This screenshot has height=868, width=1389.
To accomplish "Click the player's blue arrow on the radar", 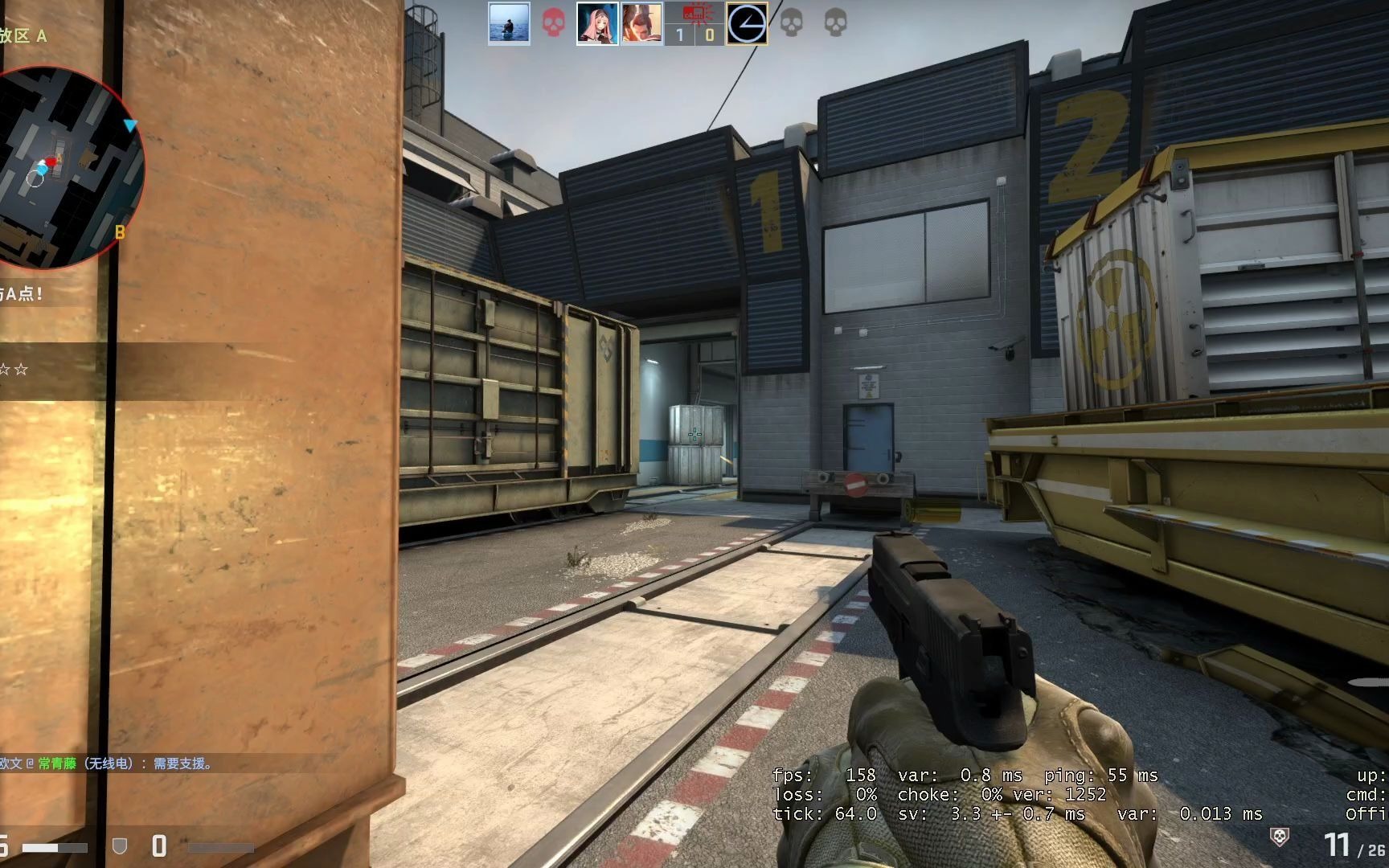I will pos(130,125).
